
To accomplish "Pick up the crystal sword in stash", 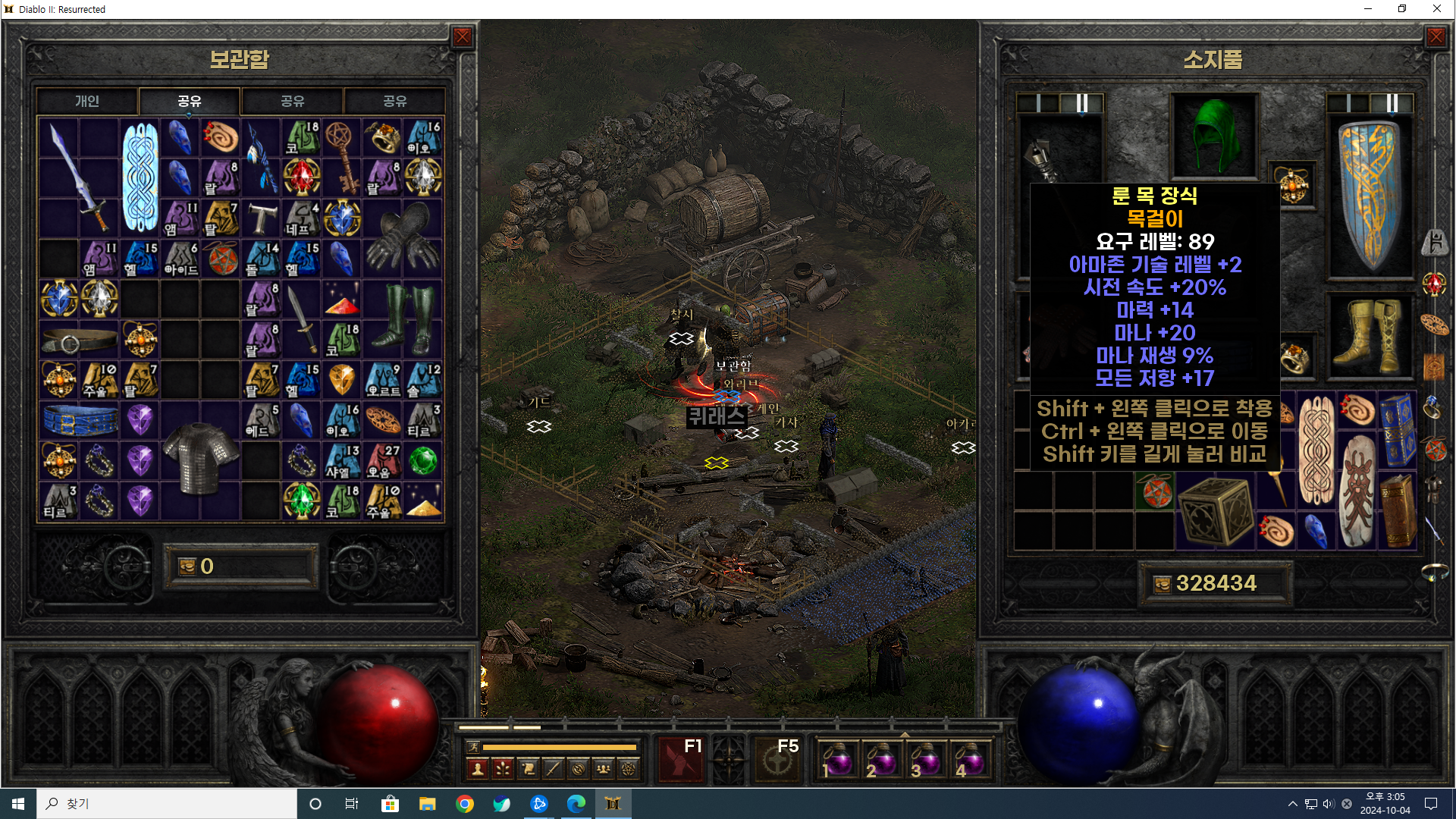I will (x=78, y=177).
